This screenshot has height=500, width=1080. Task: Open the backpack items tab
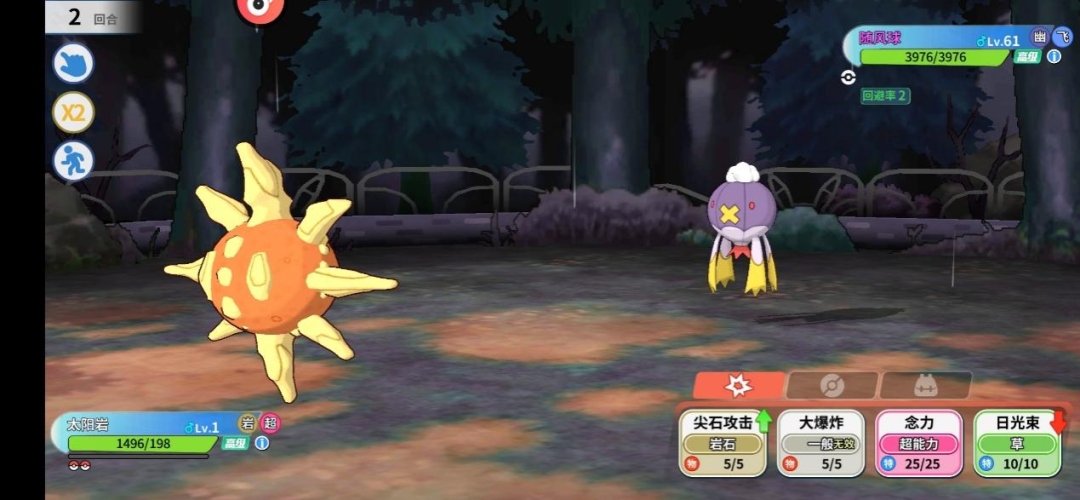[926, 385]
